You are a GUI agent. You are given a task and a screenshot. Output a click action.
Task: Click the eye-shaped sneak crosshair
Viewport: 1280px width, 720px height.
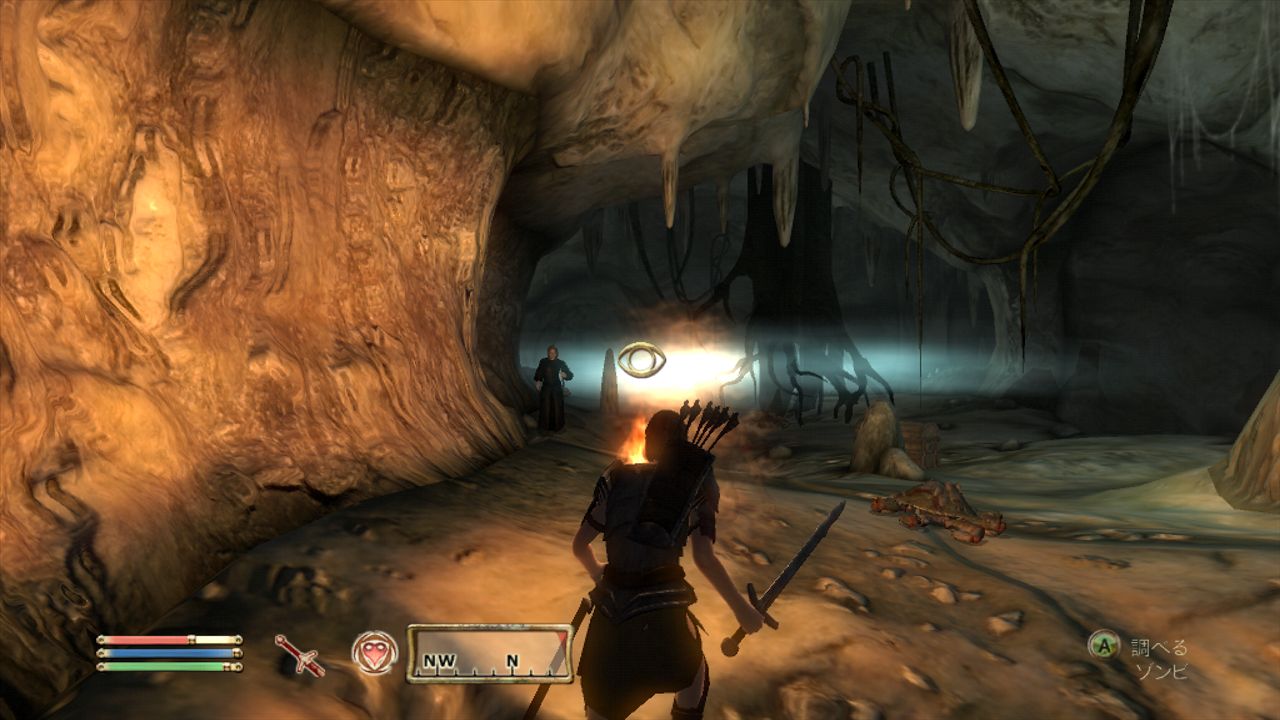click(642, 360)
